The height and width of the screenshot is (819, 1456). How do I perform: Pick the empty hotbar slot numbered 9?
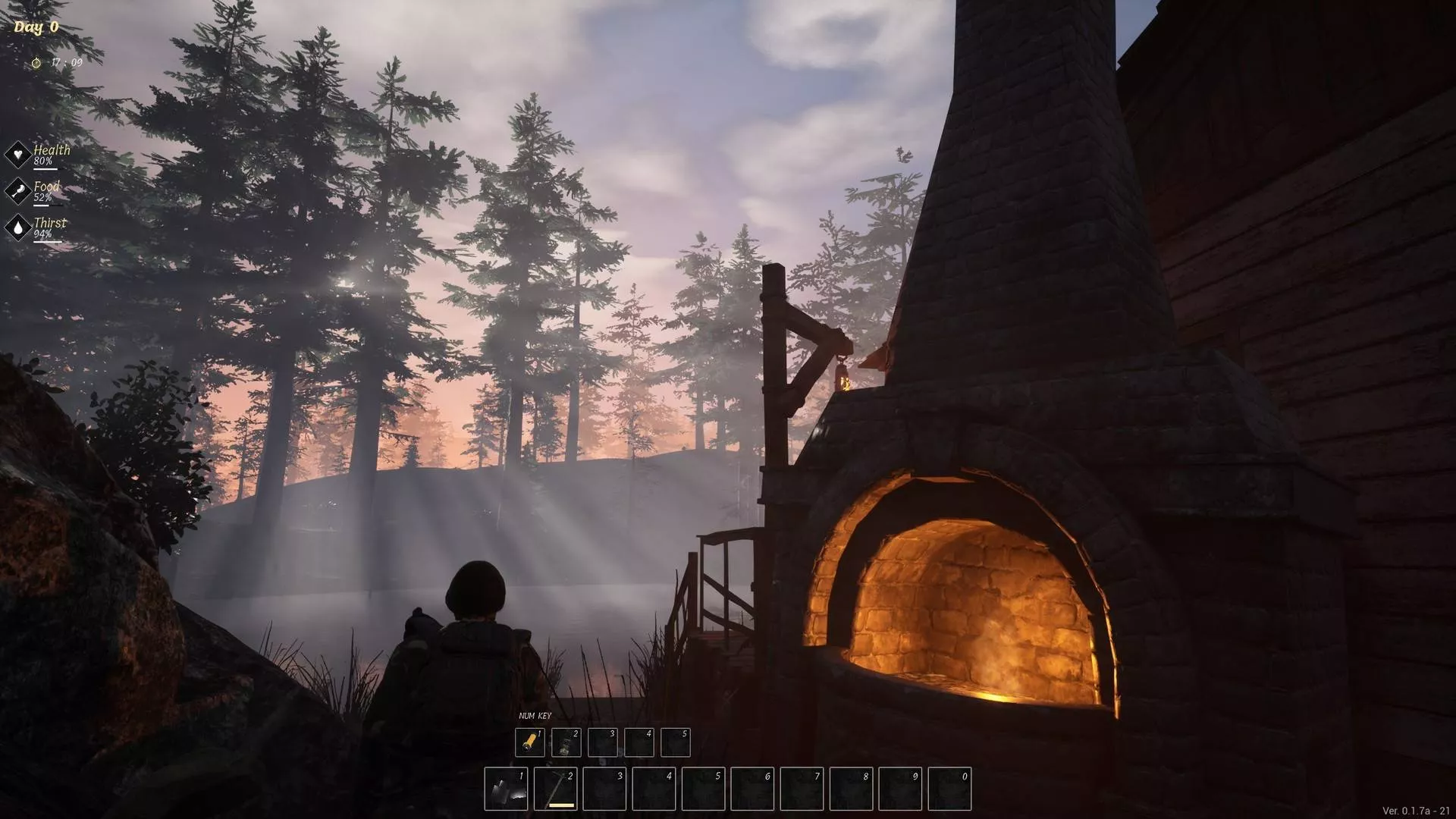tap(900, 789)
